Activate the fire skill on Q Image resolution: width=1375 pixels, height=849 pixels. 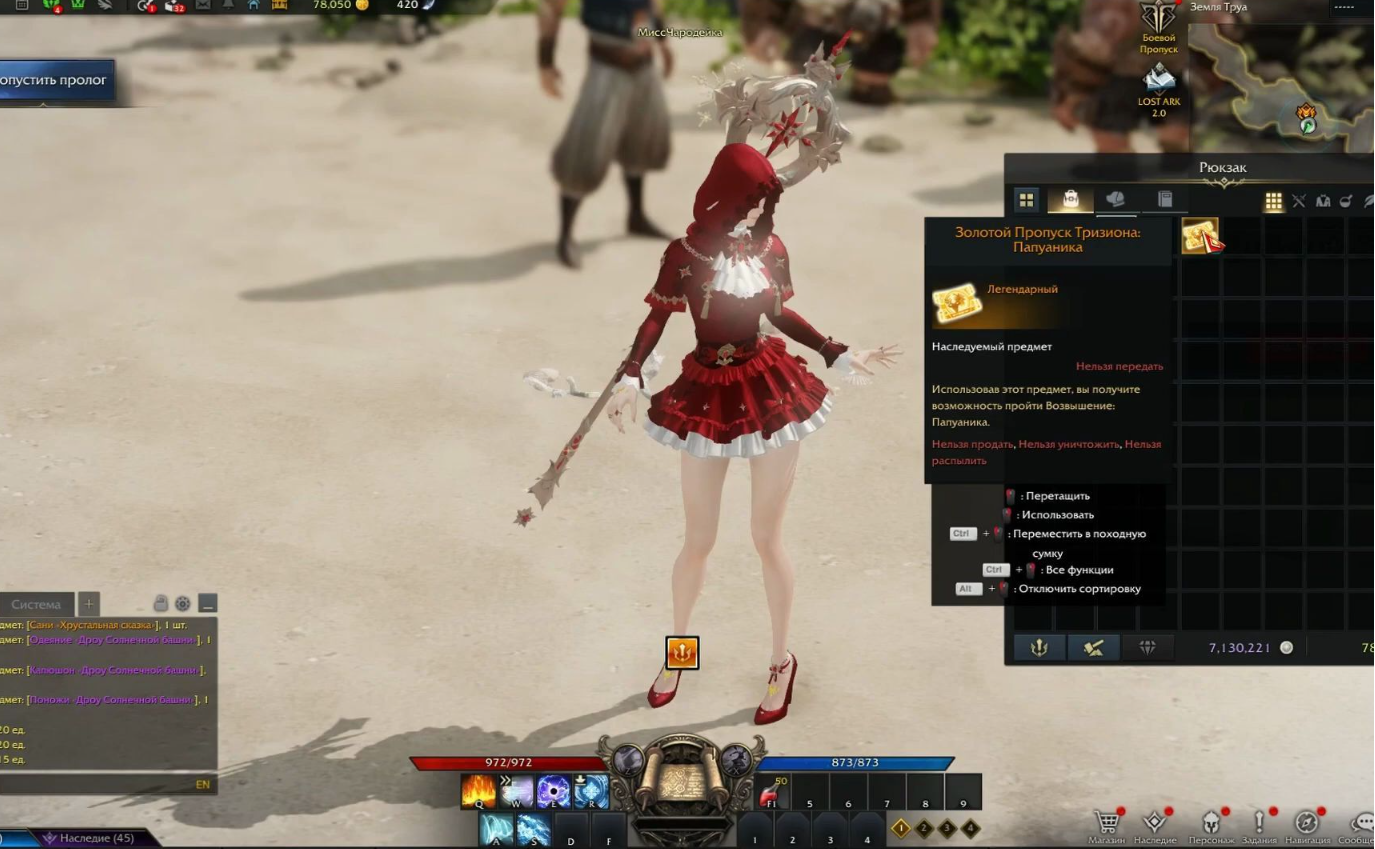[x=479, y=791]
